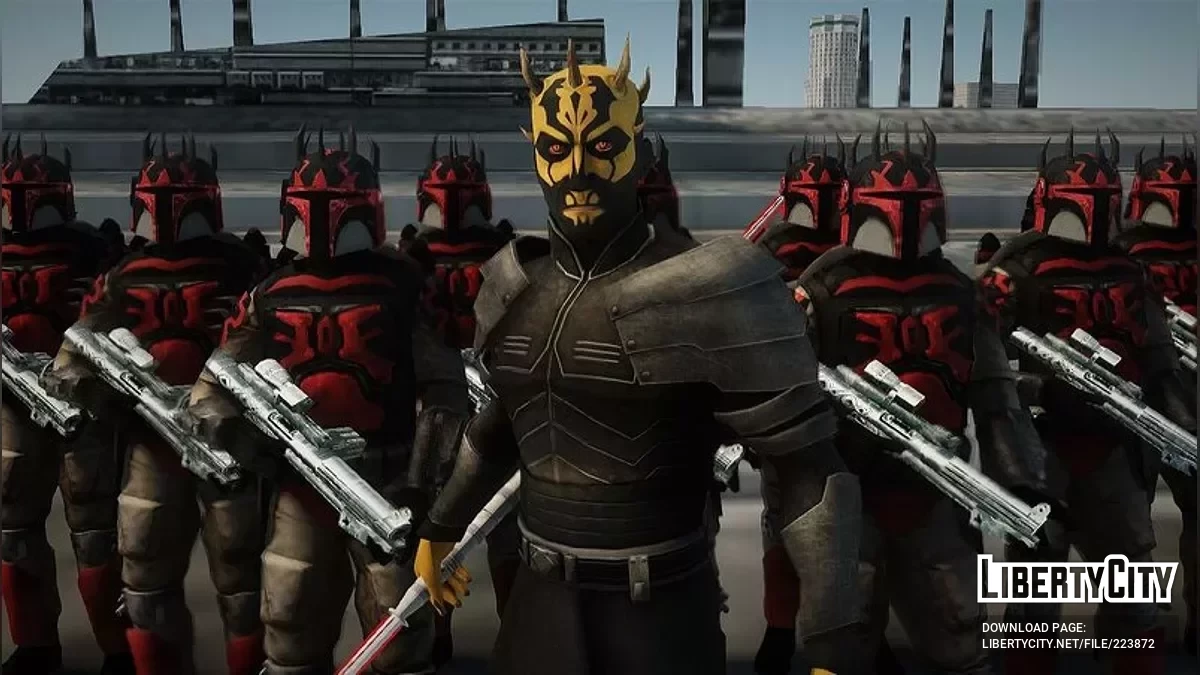
Task: Click the LibertyCity logo watermark
Action: click(x=1077, y=580)
